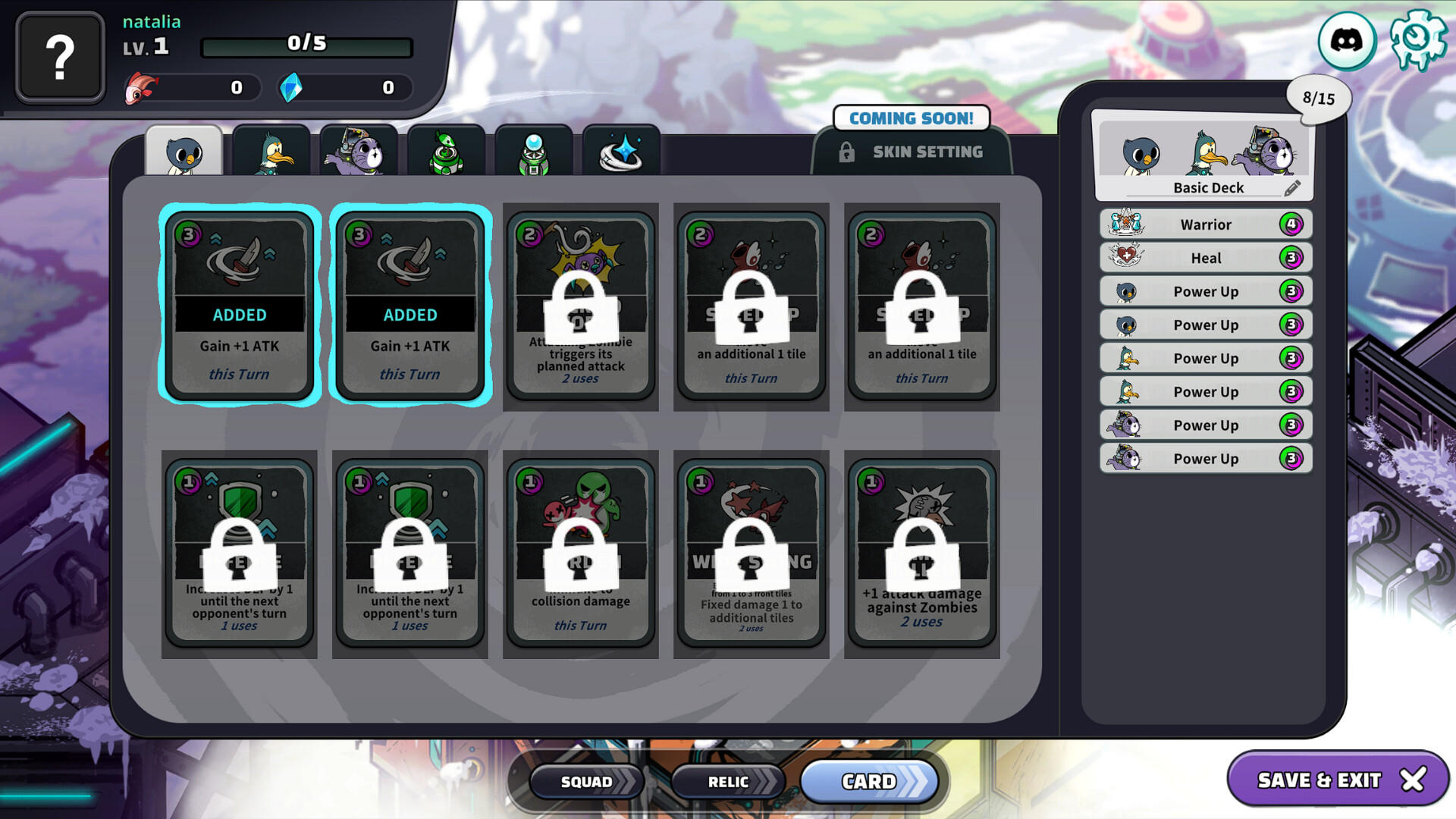Deselect the second added Gain +1 ATK card
1456x819 pixels.
(410, 303)
